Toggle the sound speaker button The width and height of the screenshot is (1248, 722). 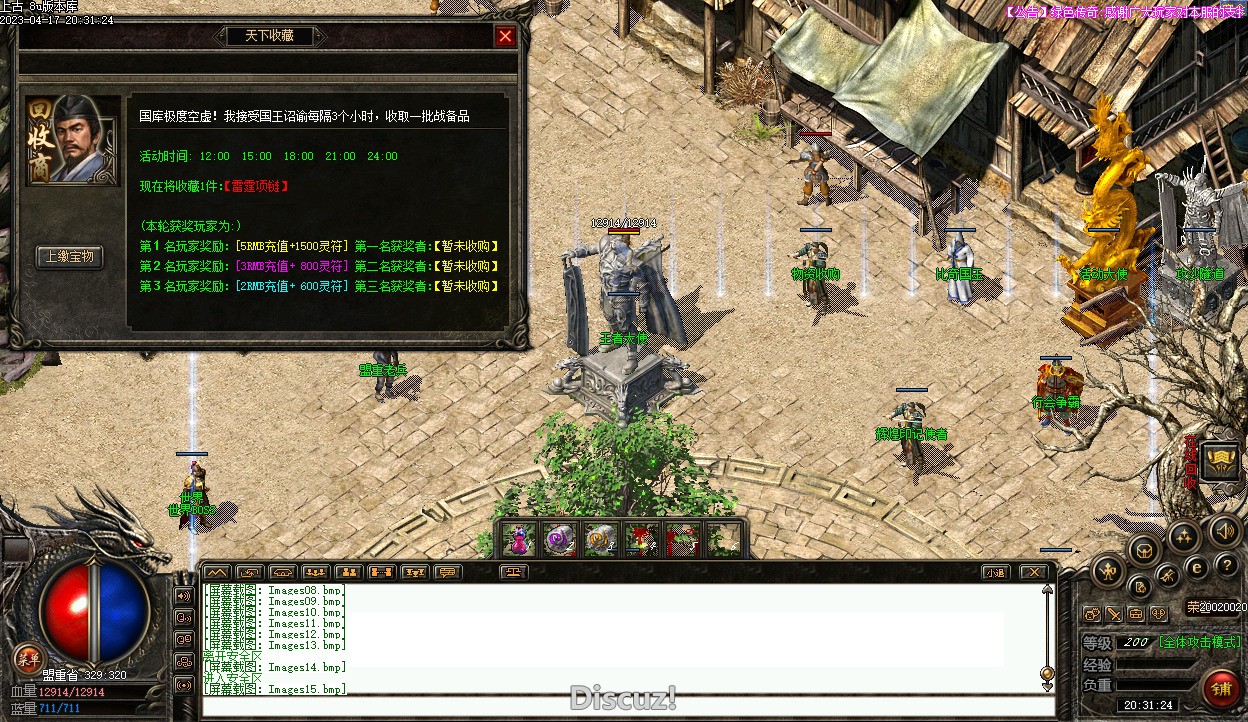tap(1223, 531)
